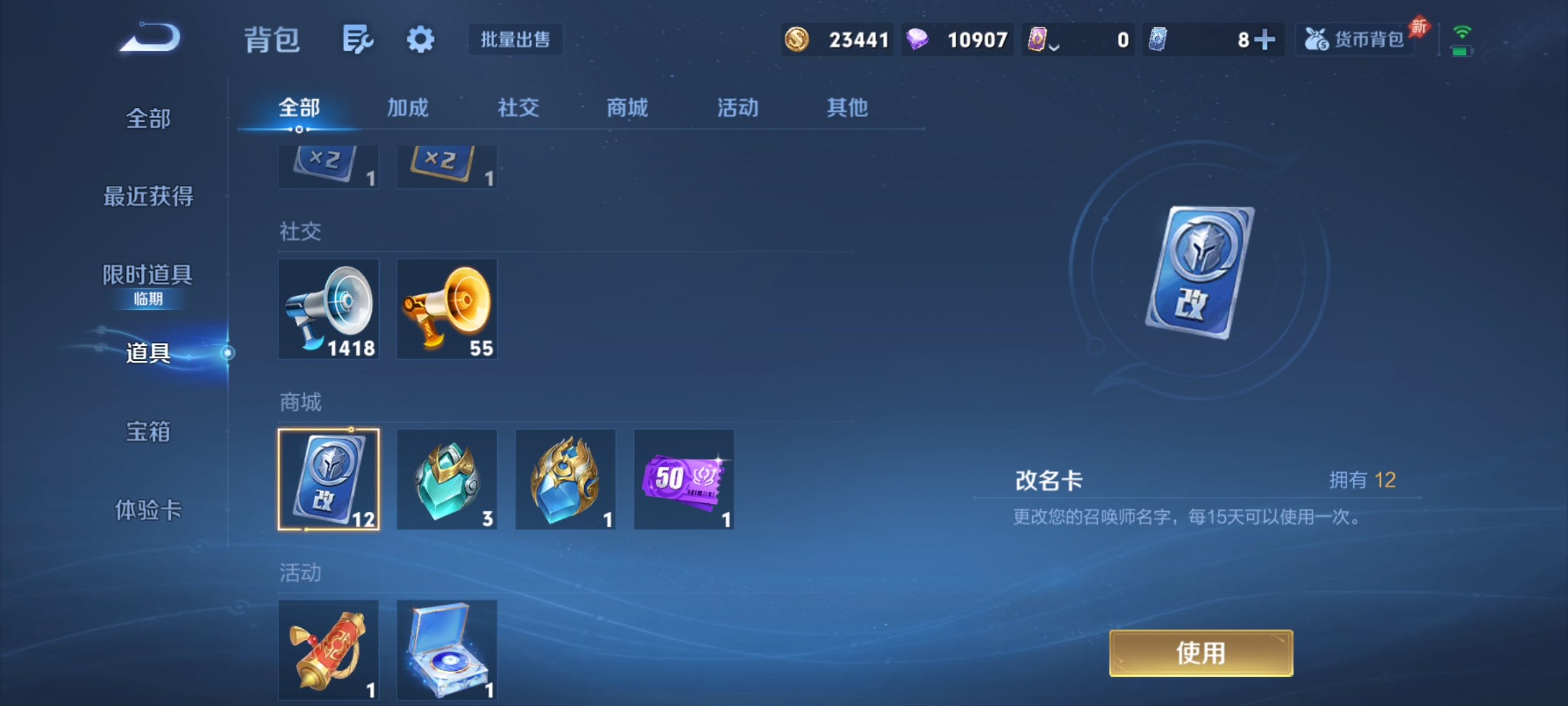Open the settings gear icon

coord(421,39)
